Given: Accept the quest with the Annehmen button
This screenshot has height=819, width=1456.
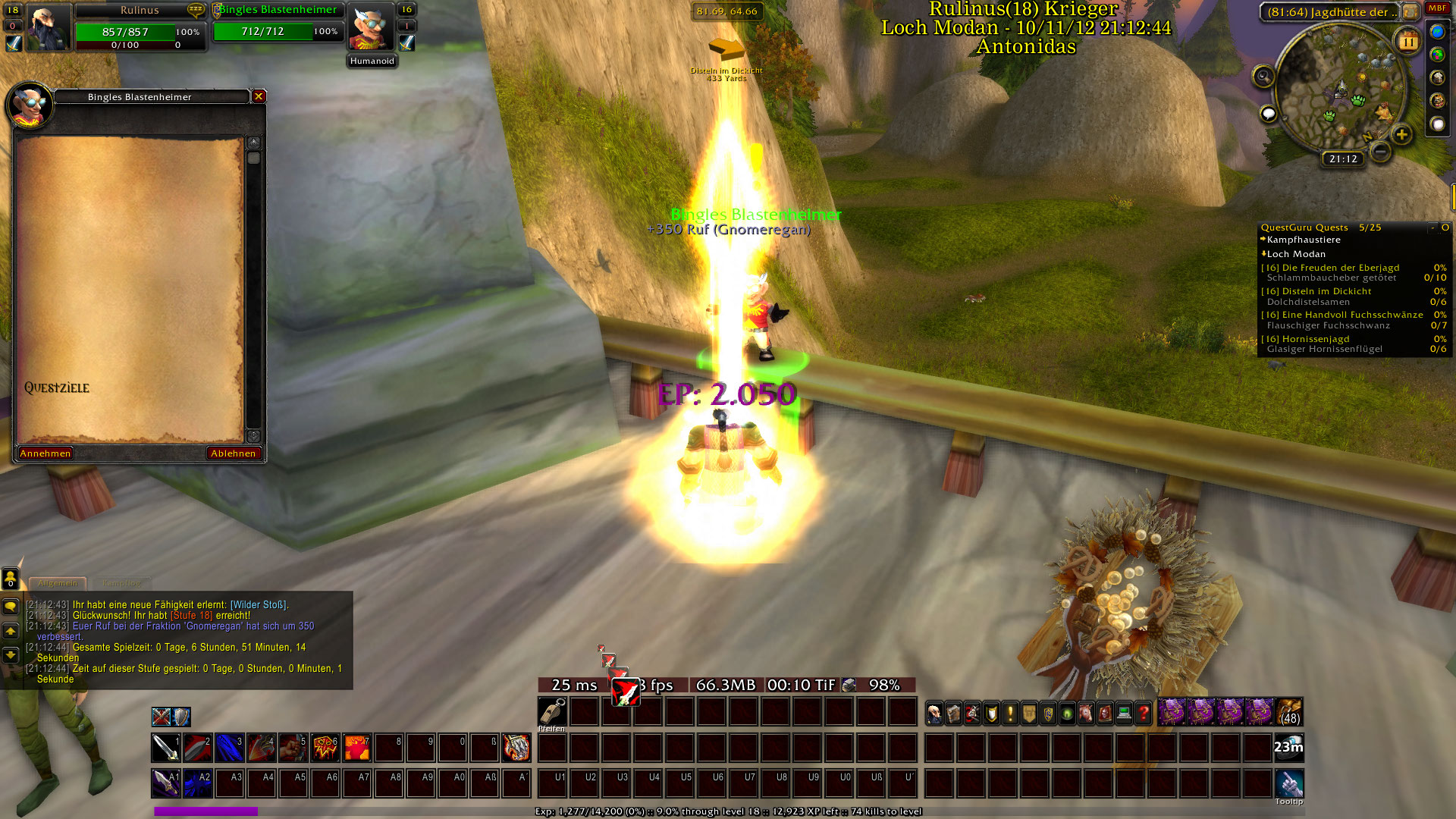Looking at the screenshot, I should (x=45, y=453).
